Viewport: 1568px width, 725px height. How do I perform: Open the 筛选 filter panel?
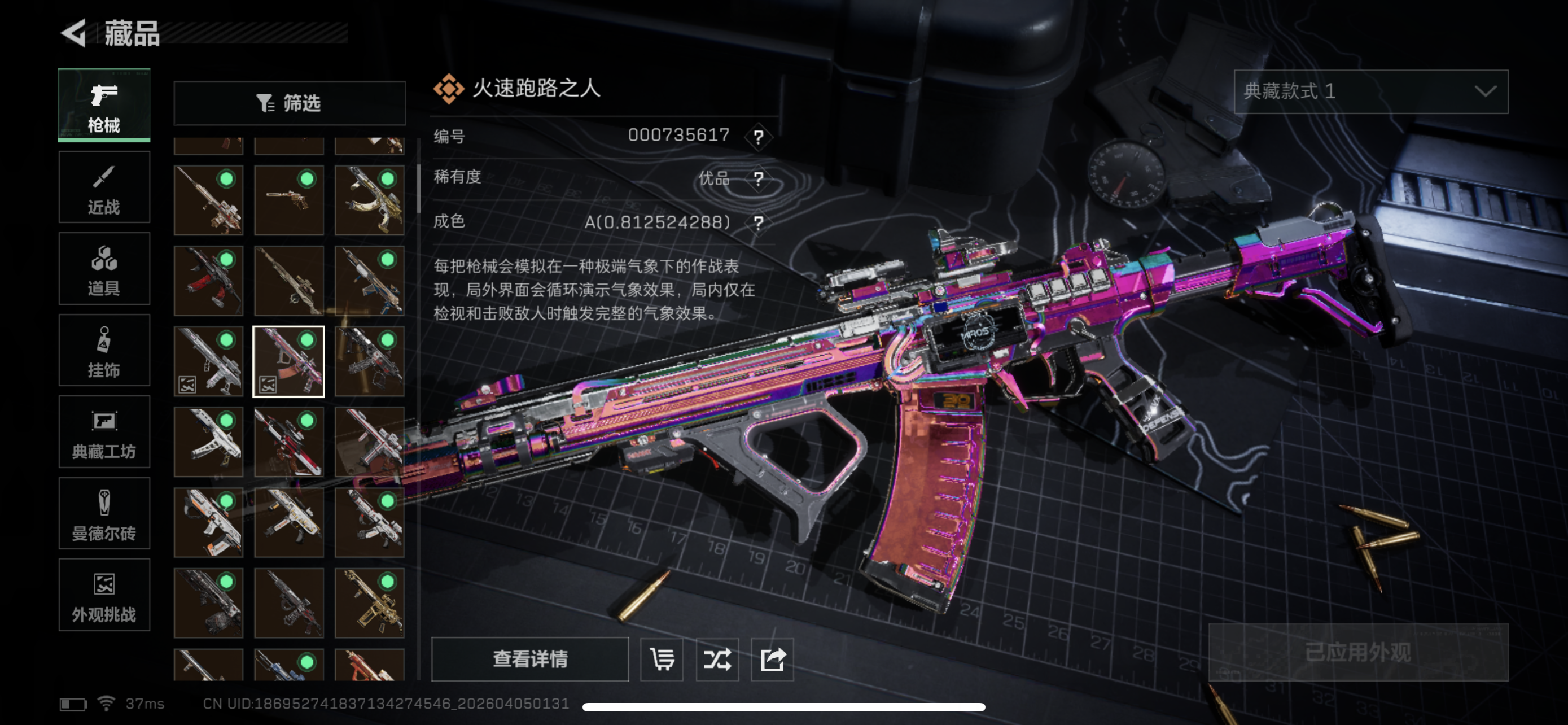288,102
